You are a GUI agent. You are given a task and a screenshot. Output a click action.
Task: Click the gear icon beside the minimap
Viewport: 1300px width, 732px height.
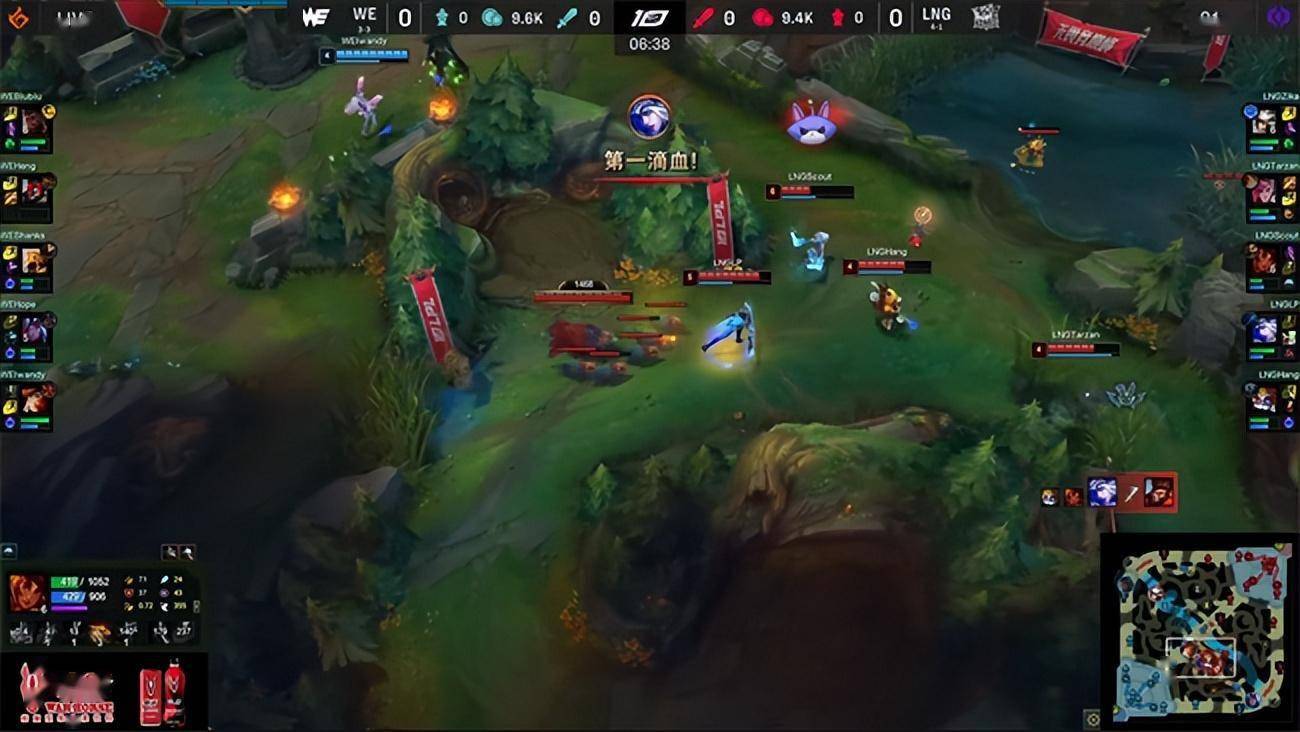tap(1092, 718)
